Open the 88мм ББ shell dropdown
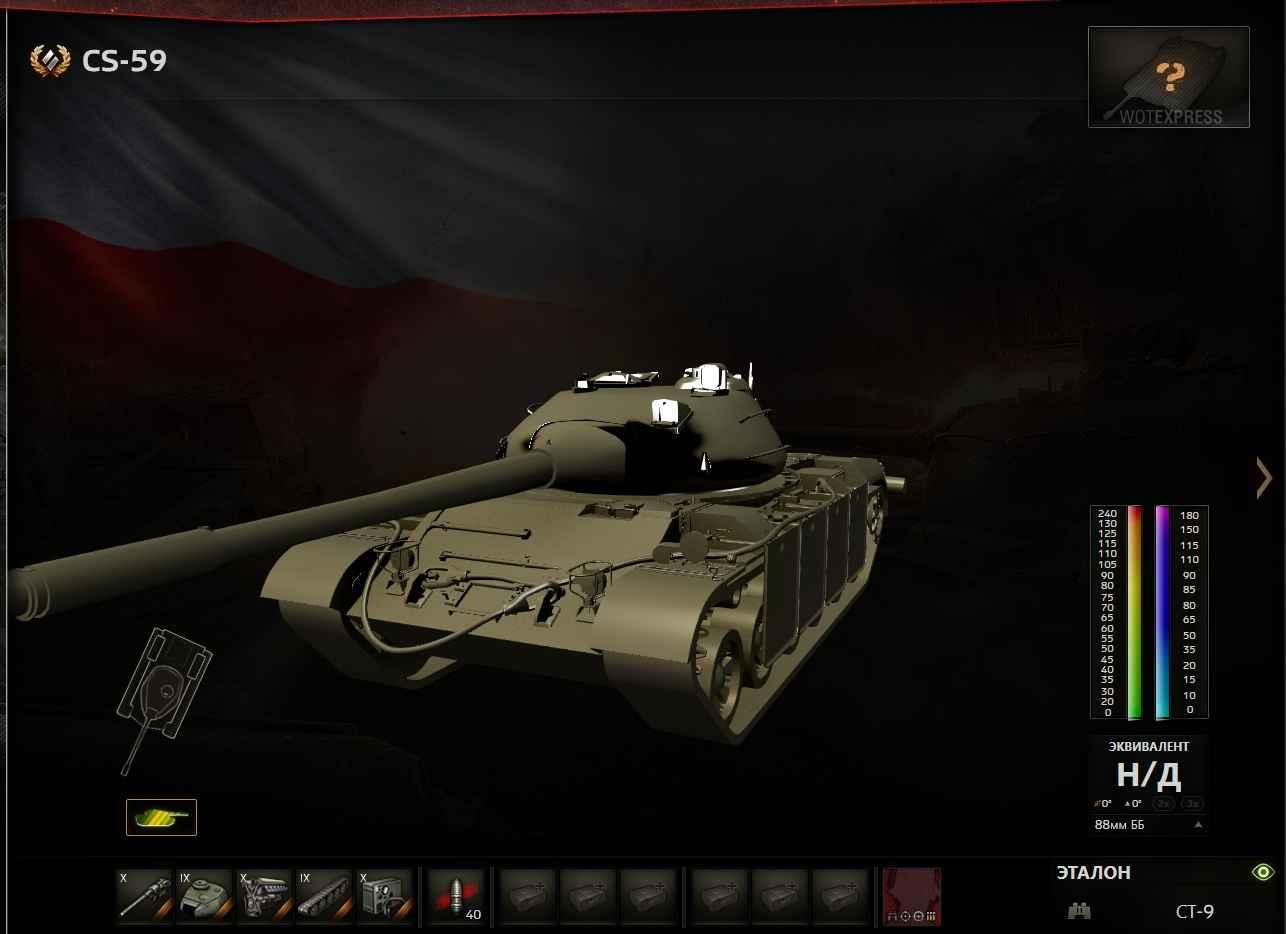1286x934 pixels. tap(1148, 825)
